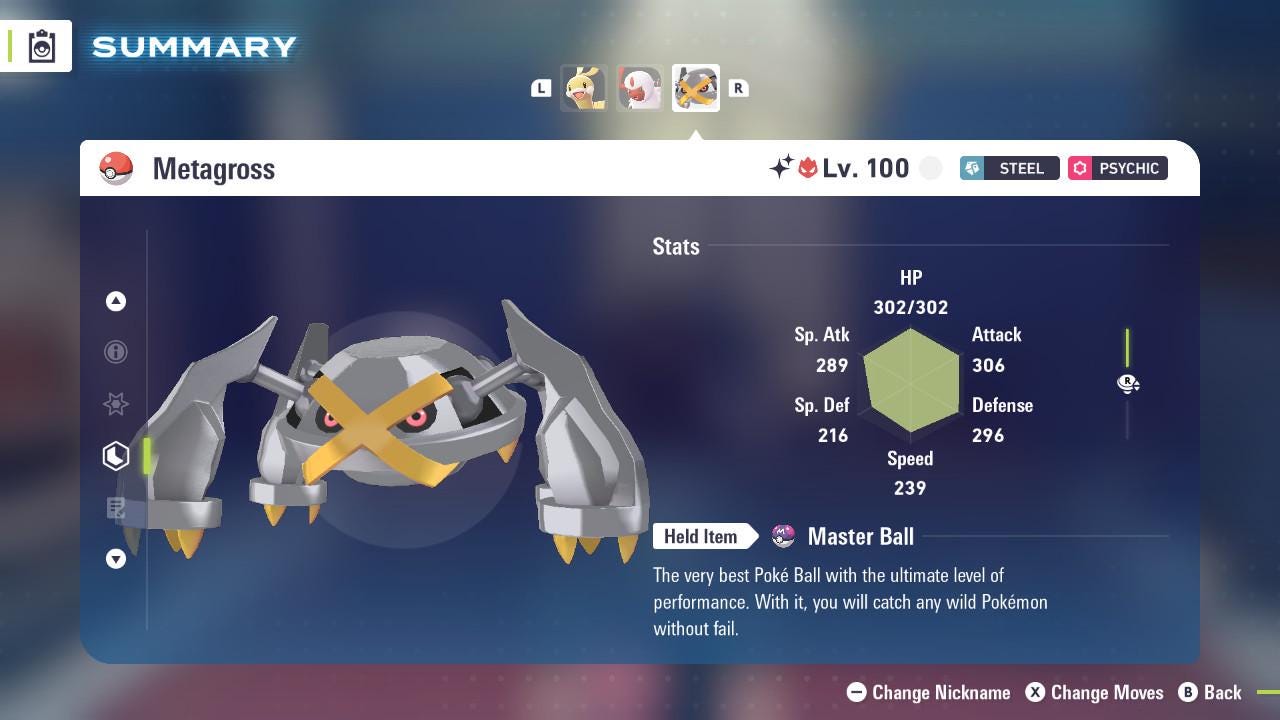
Task: Click the up arrow above the page icons
Action: [x=116, y=301]
